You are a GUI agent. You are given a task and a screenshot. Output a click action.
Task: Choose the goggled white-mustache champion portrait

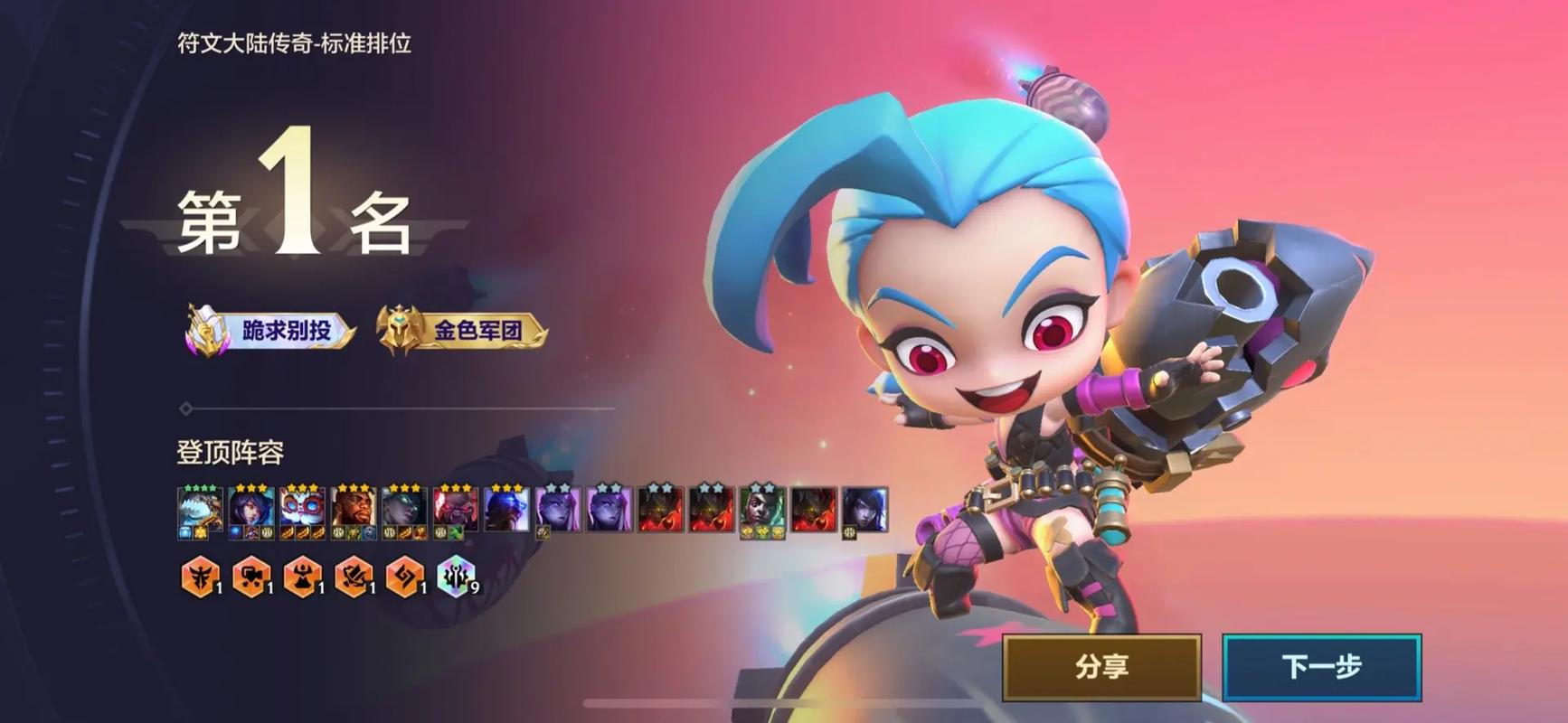point(302,510)
